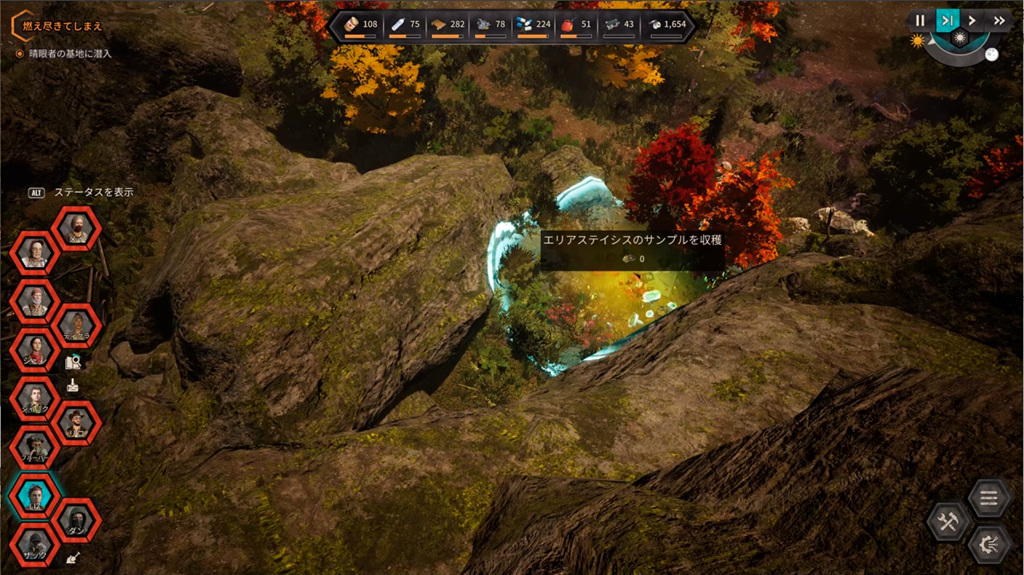Viewport: 1024px width, 575px height.
Task: Pause the game with the pause button
Action: point(920,20)
